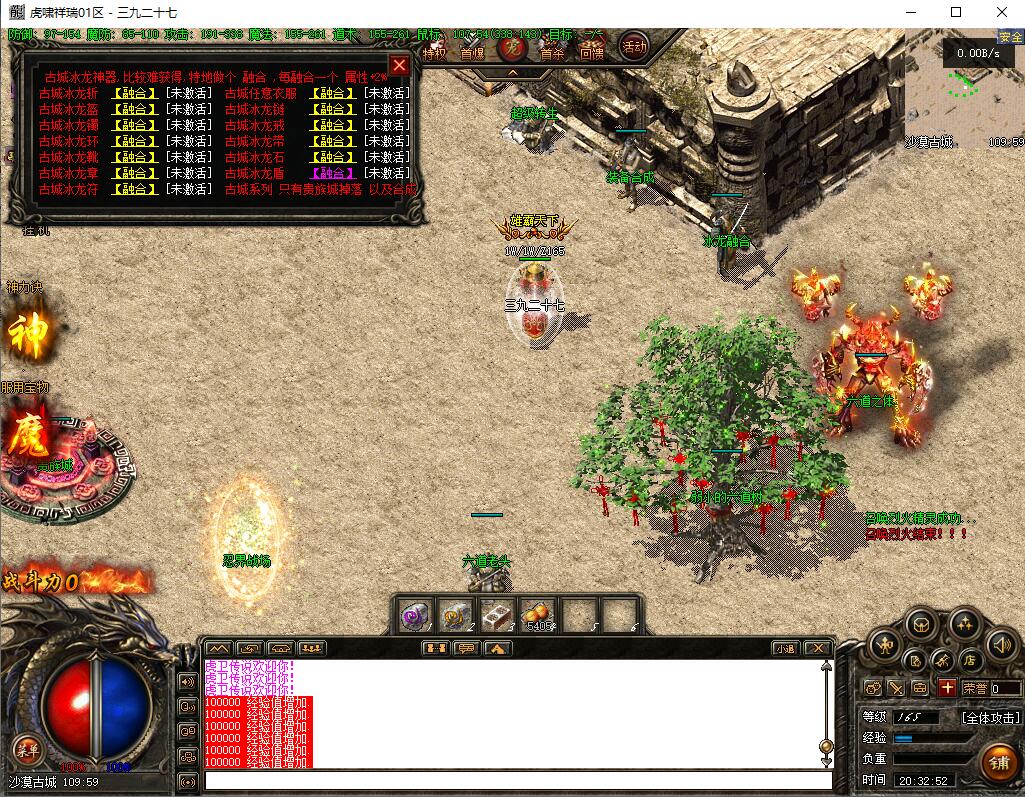Use the purple scroll in the quick slot
Screen dimensions: 1025x797
416,616
